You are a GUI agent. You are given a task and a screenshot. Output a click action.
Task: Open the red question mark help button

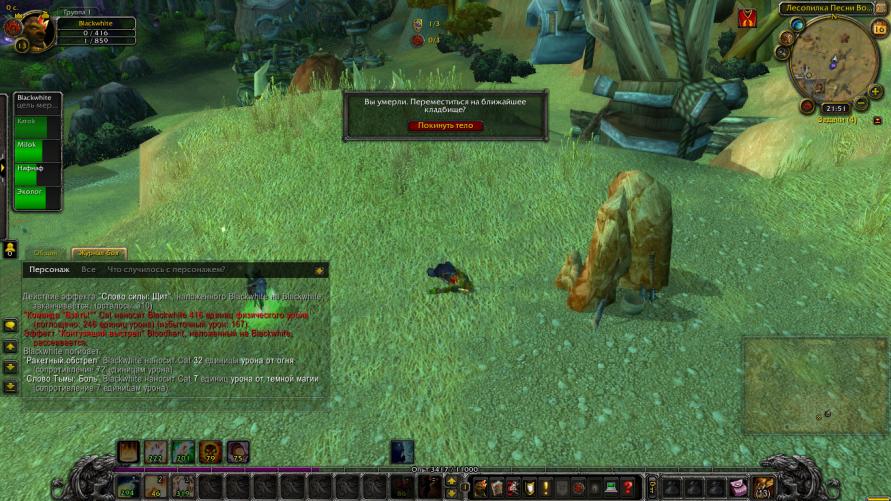click(x=628, y=487)
